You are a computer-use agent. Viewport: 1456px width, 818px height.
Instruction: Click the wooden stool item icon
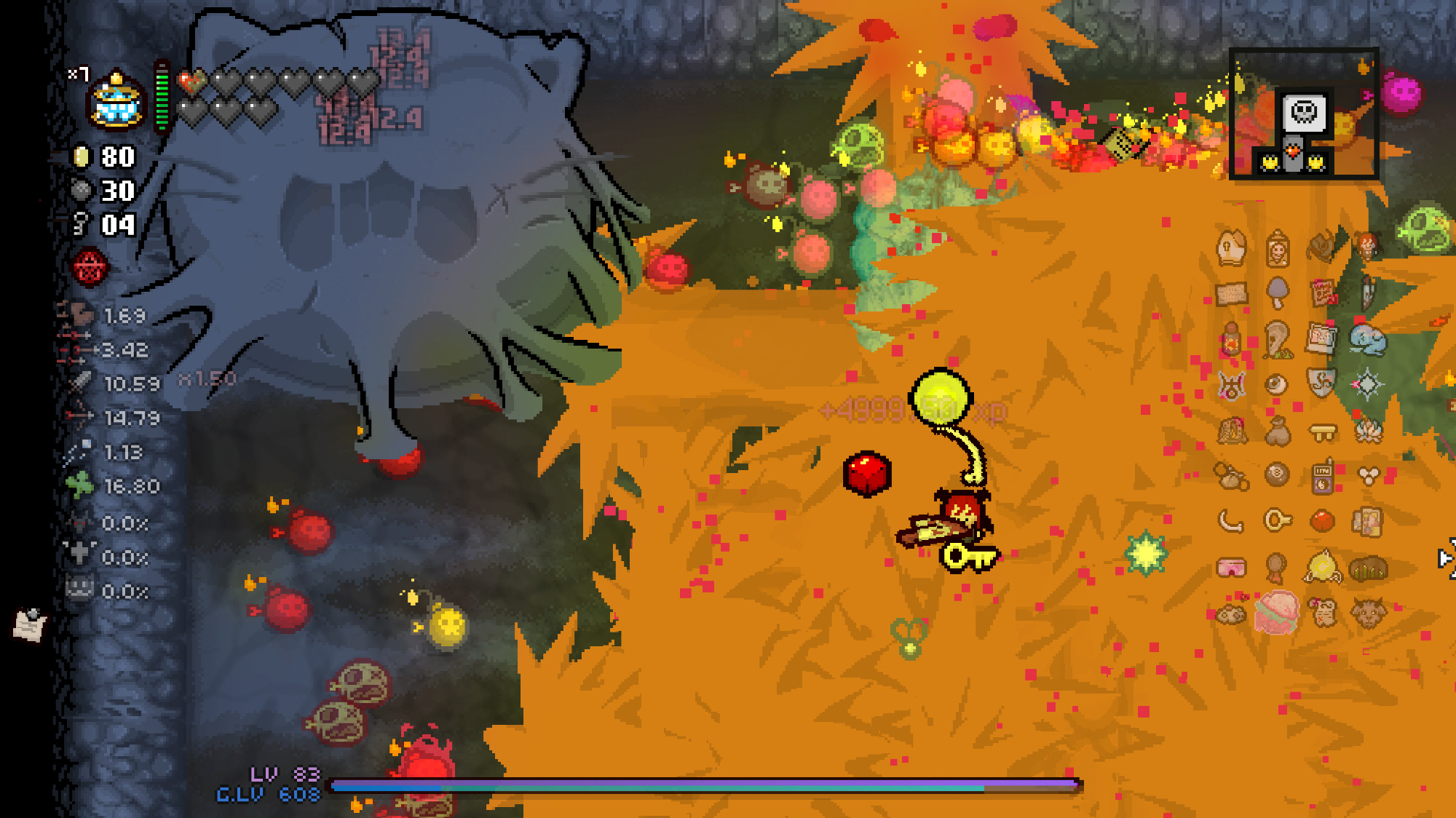[1322, 432]
